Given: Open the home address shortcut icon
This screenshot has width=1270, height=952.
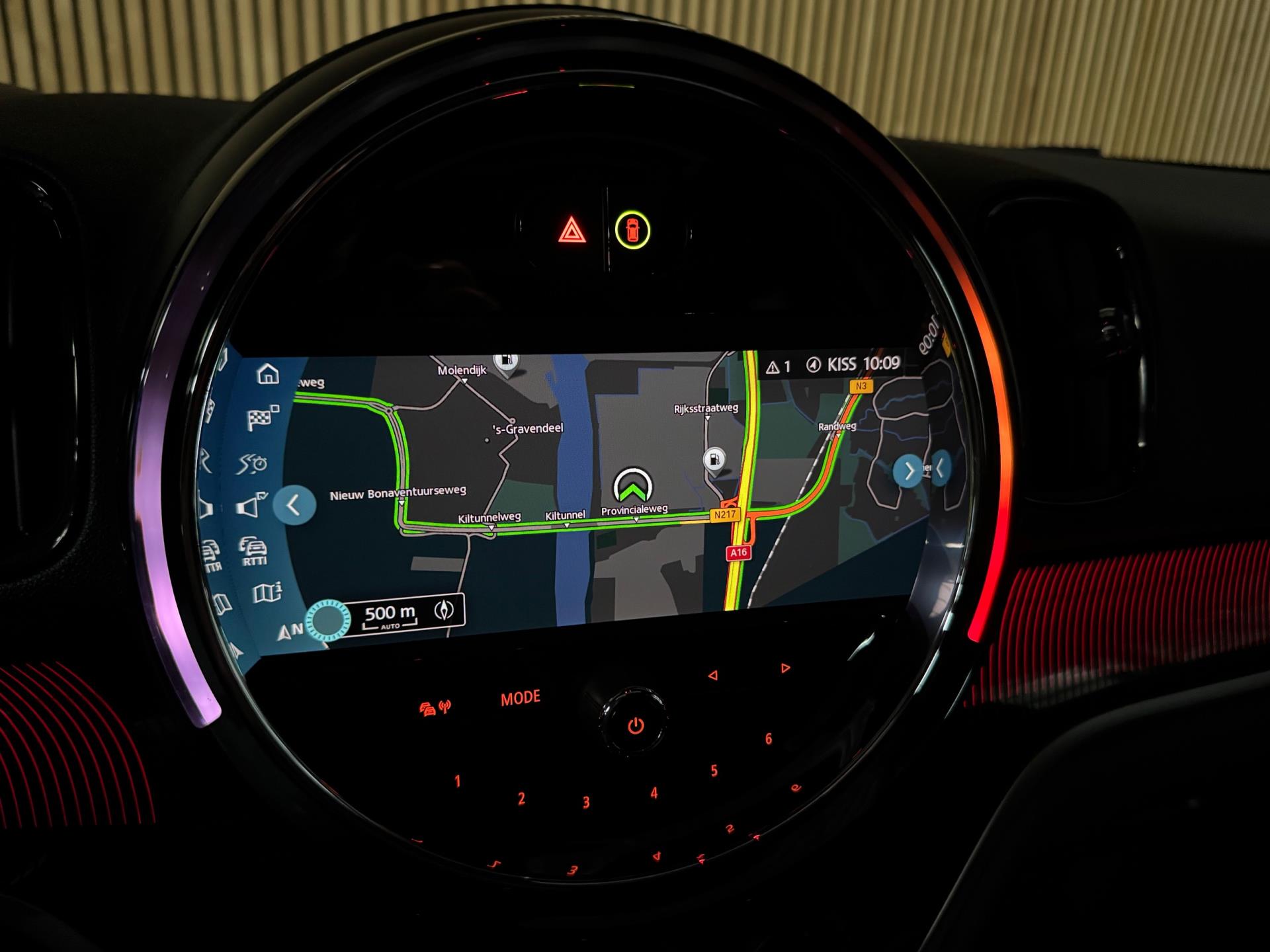Looking at the screenshot, I should pyautogui.click(x=267, y=374).
